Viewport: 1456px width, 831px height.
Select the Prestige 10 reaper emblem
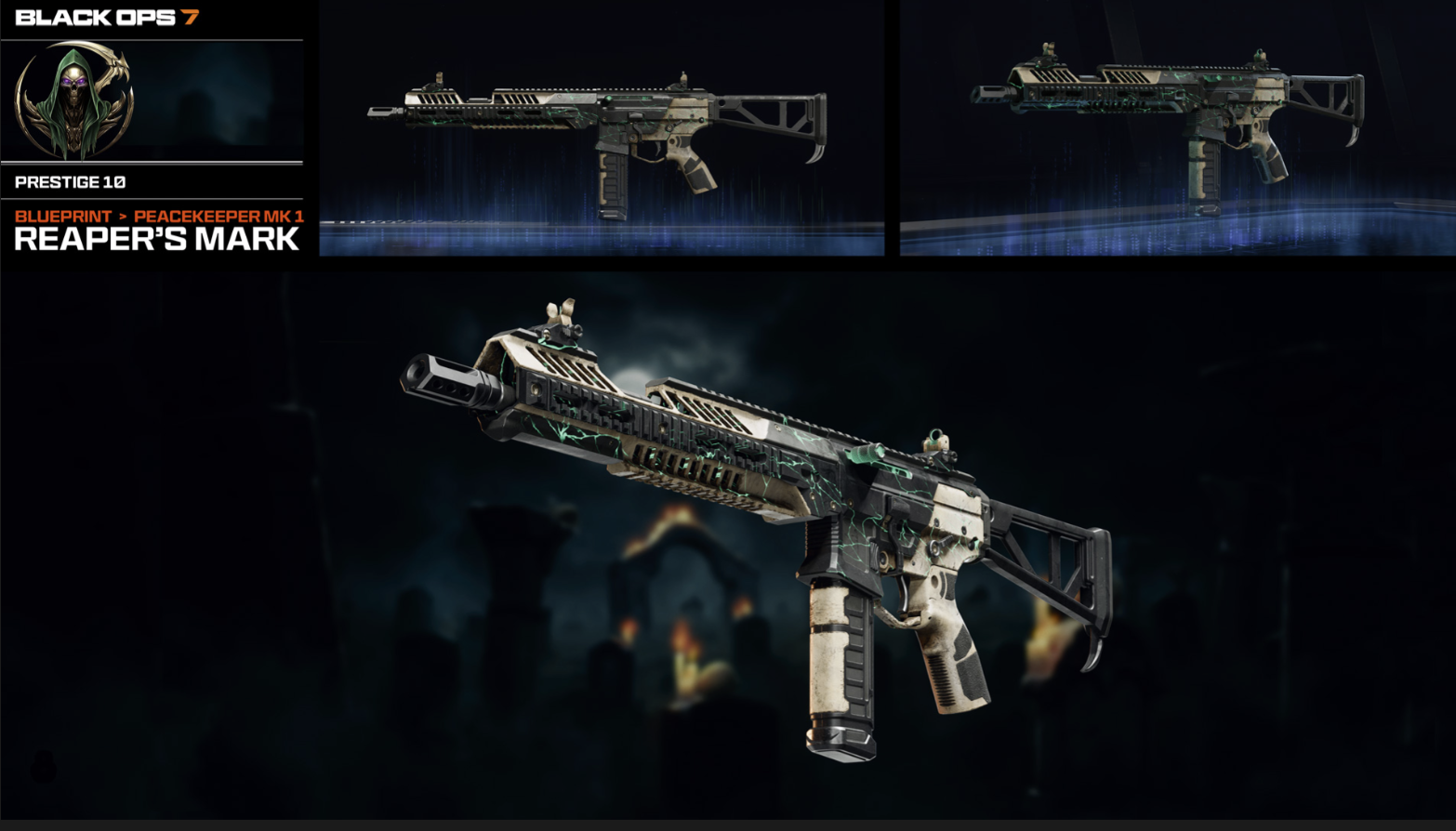point(74,100)
